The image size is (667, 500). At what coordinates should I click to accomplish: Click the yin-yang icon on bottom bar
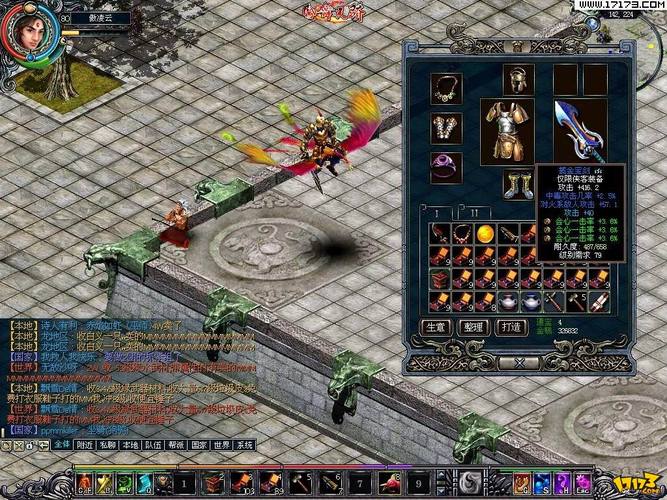pyautogui.click(x=469, y=482)
